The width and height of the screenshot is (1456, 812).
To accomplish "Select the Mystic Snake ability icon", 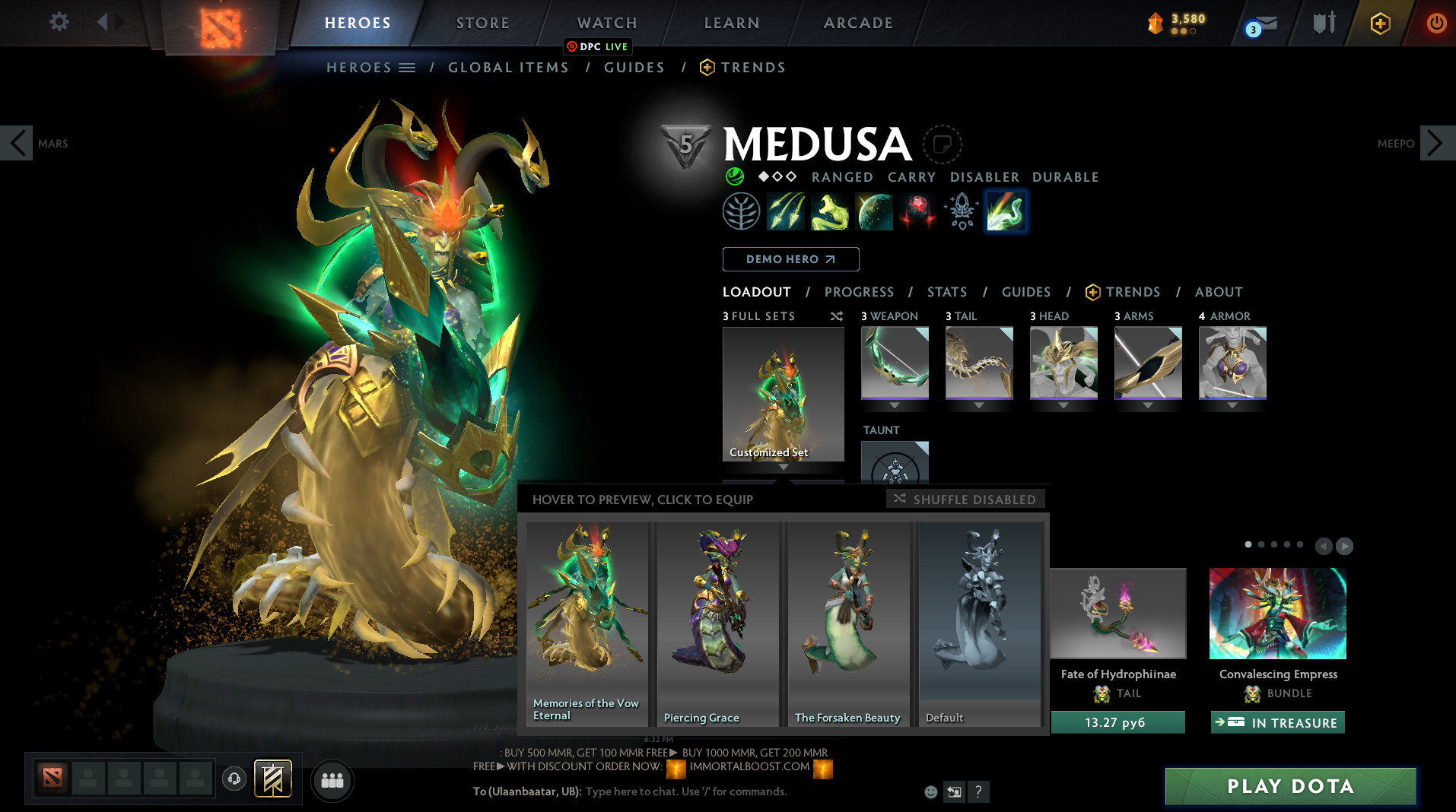I will [x=830, y=211].
